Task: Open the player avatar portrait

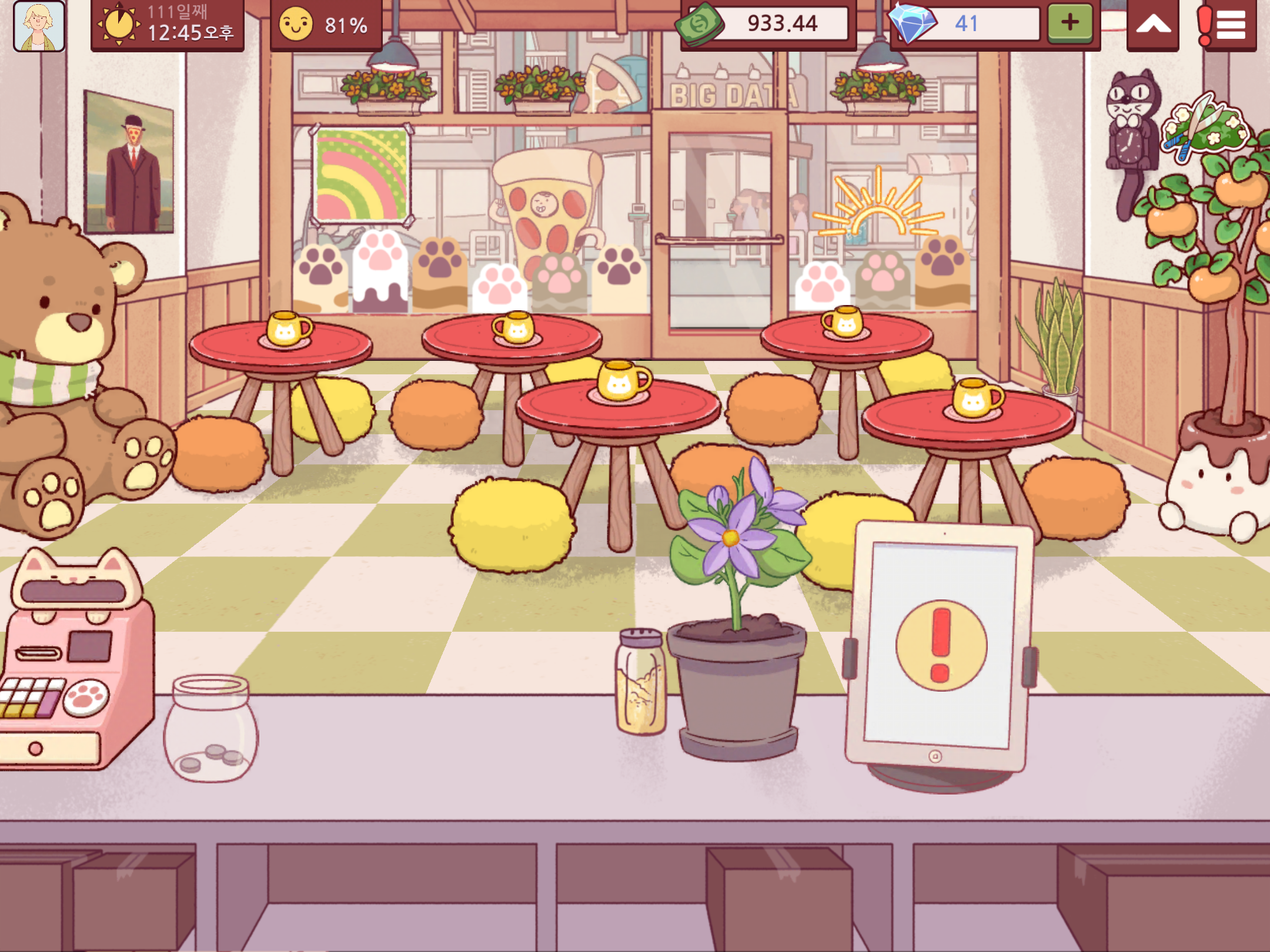Action: pos(39,26)
